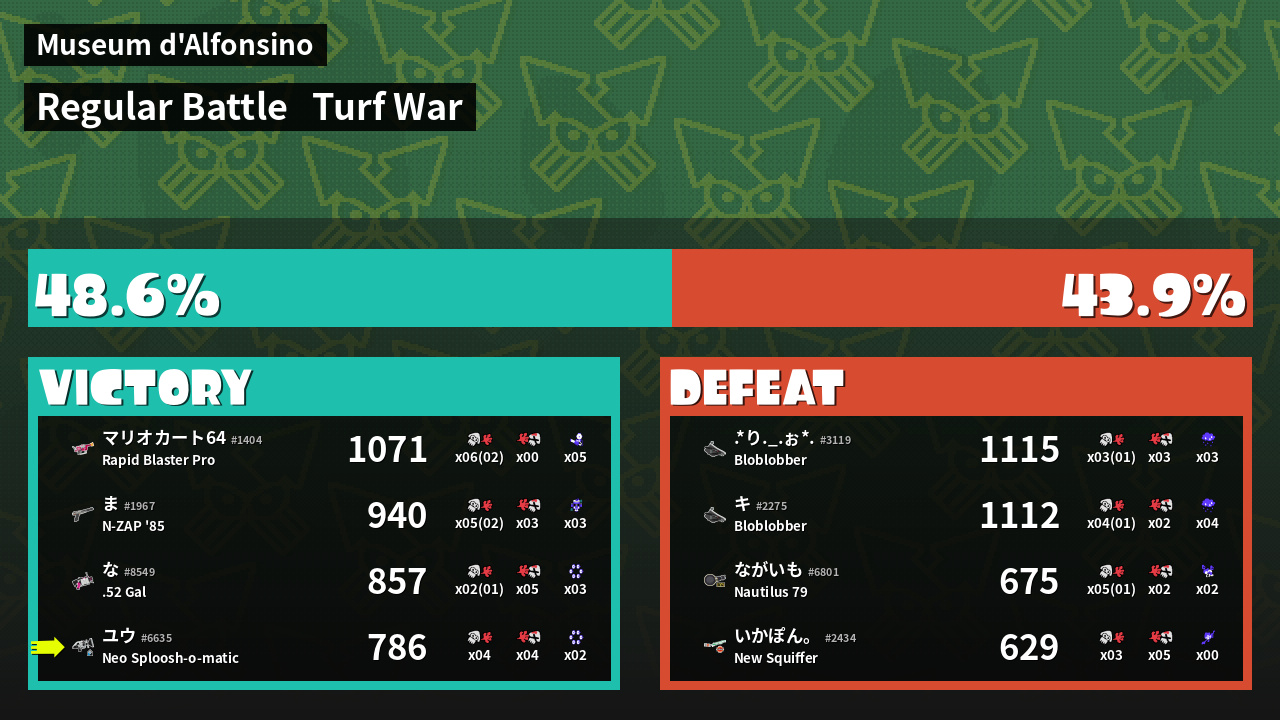The height and width of the screenshot is (720, 1280).
Task: Select ながいも's Nautilus 79 row
Action: coord(956,581)
